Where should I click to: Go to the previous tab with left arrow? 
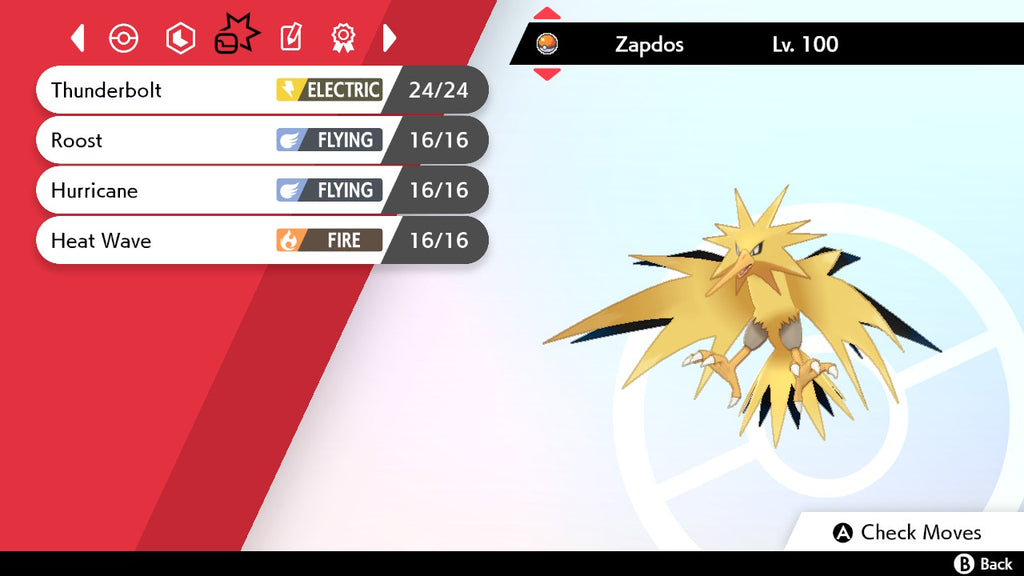click(78, 38)
